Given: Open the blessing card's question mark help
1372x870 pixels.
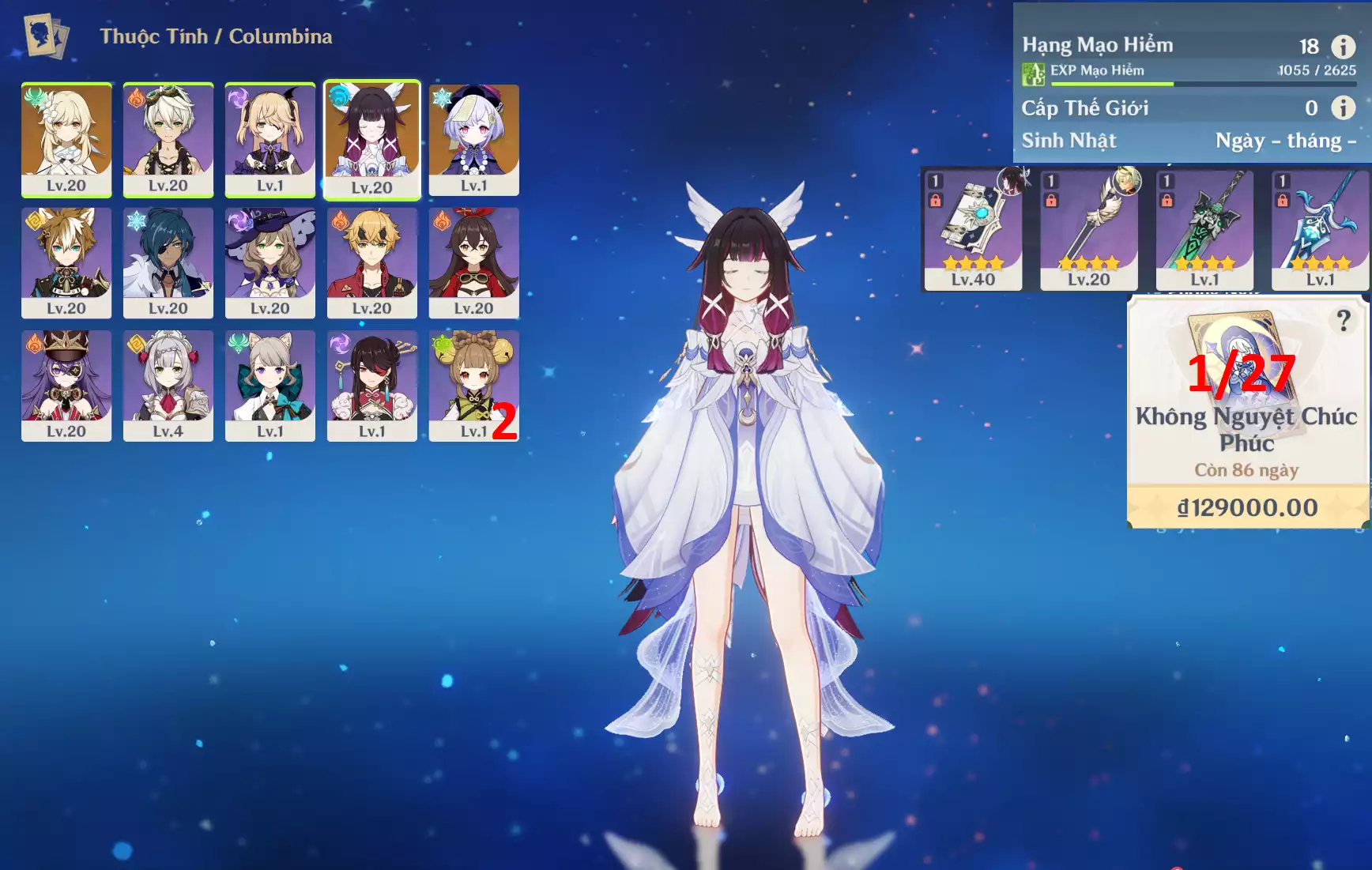Looking at the screenshot, I should [x=1343, y=321].
